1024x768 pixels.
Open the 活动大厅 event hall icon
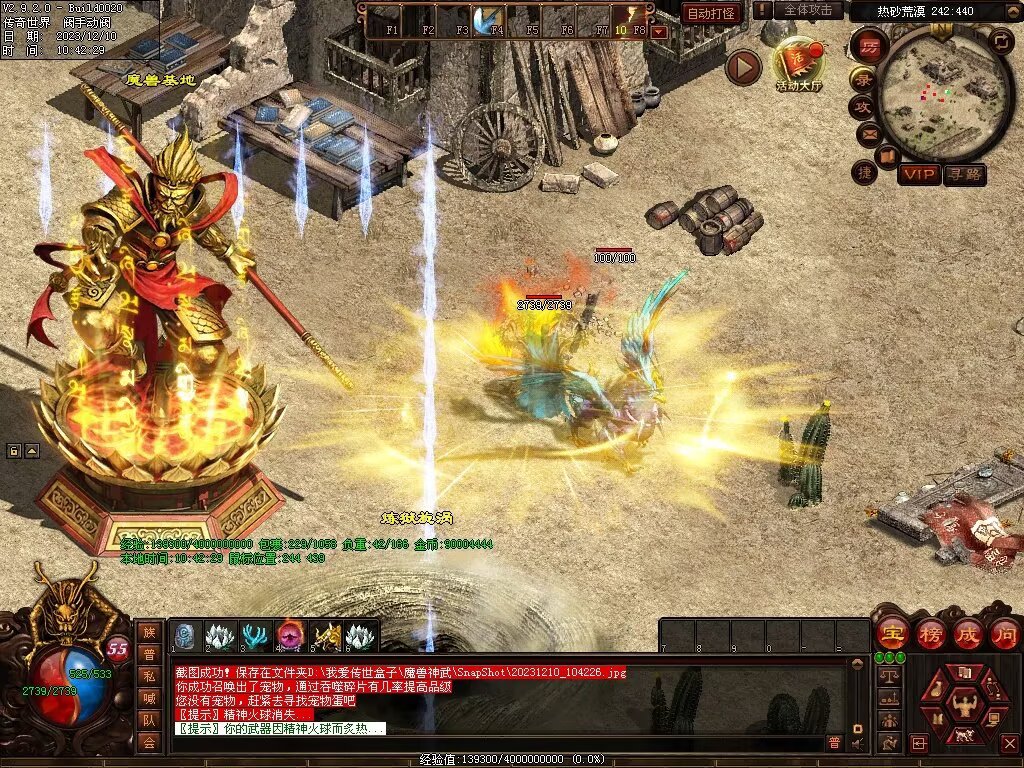point(798,64)
